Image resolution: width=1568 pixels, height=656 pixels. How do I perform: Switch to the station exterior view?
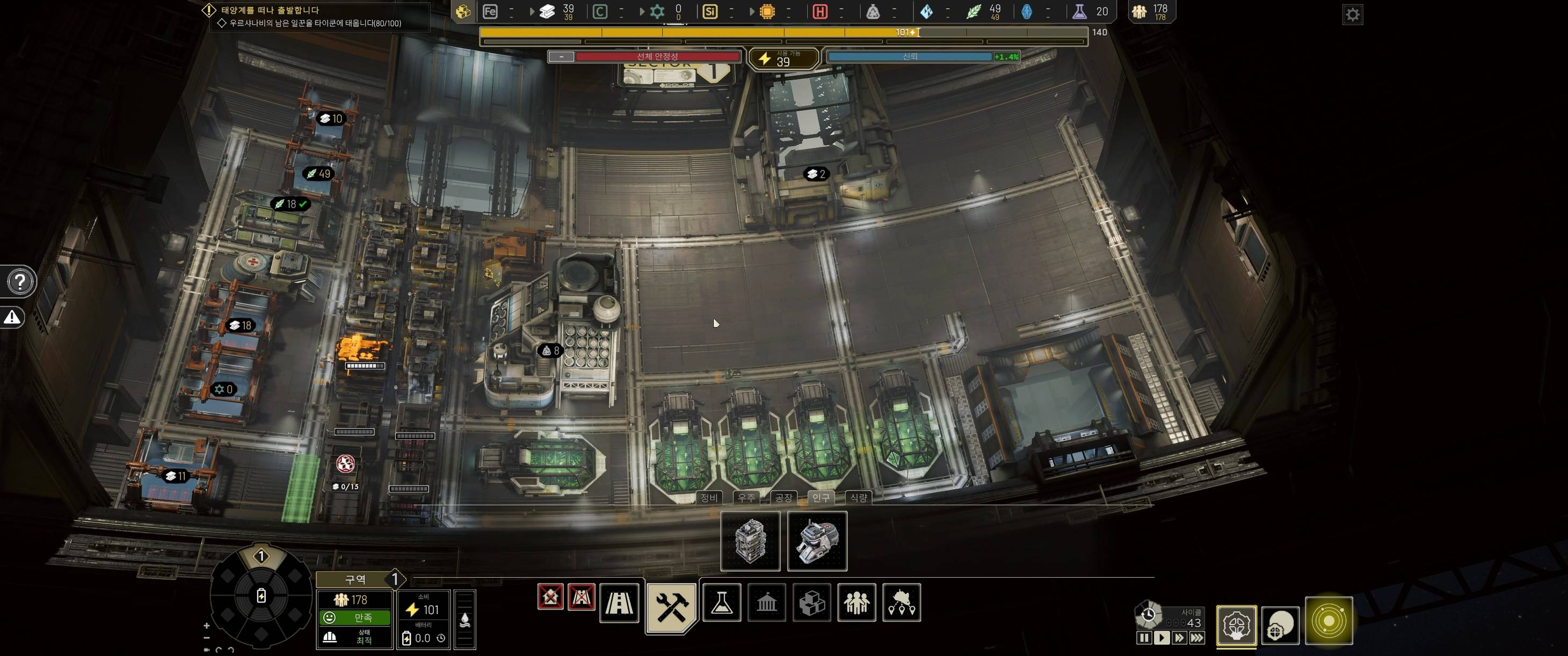[1280, 625]
